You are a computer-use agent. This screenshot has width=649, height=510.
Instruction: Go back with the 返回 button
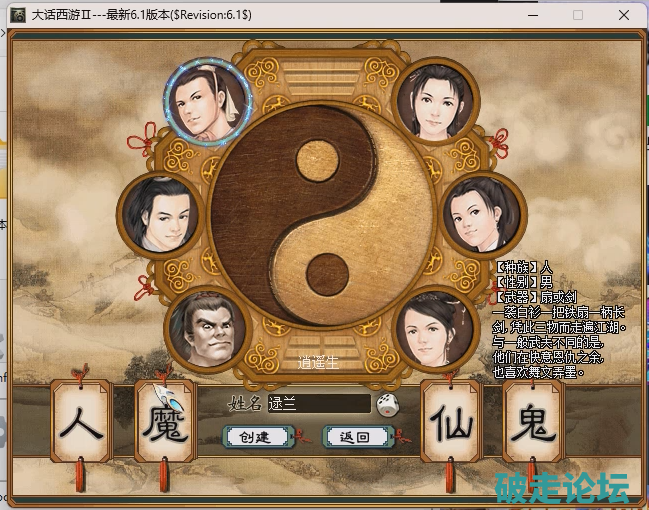(x=355, y=437)
